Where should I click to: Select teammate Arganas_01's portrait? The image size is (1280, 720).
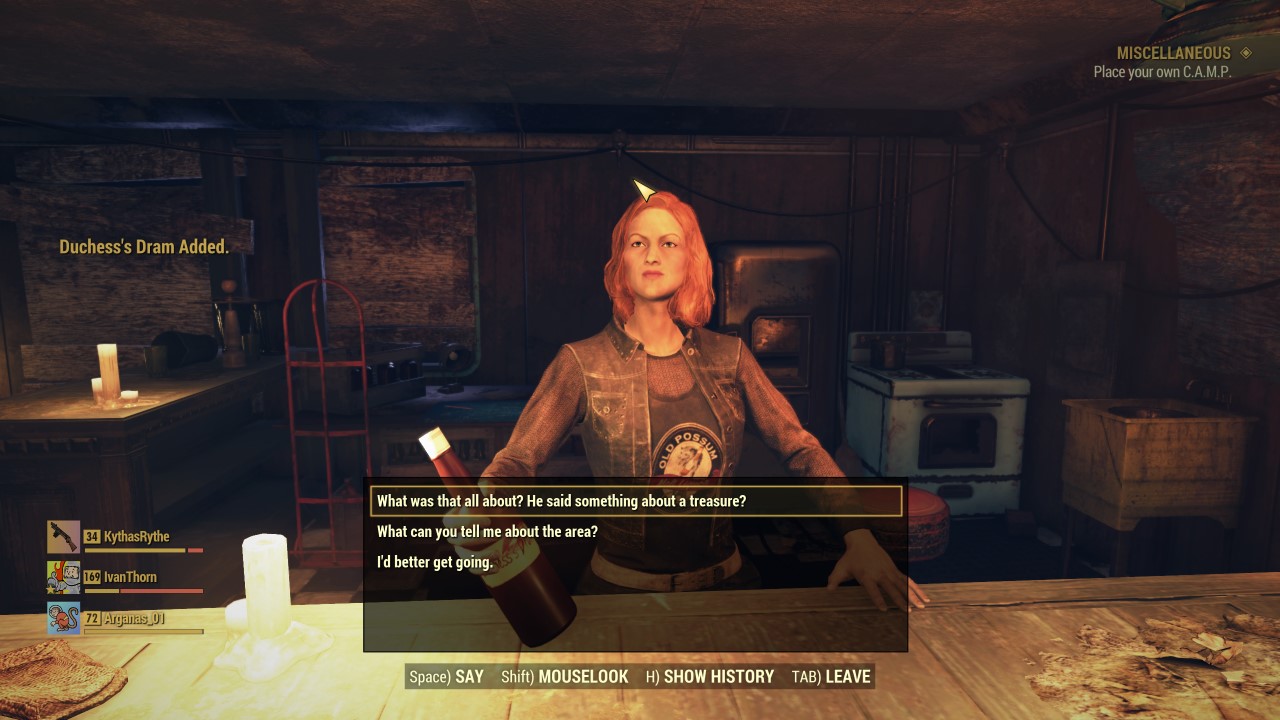coord(63,619)
